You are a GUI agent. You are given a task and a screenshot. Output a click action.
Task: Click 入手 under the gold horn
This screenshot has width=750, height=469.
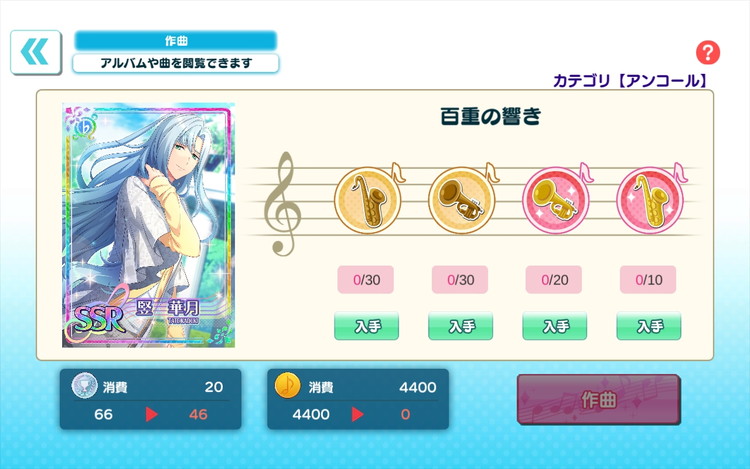tap(460, 326)
